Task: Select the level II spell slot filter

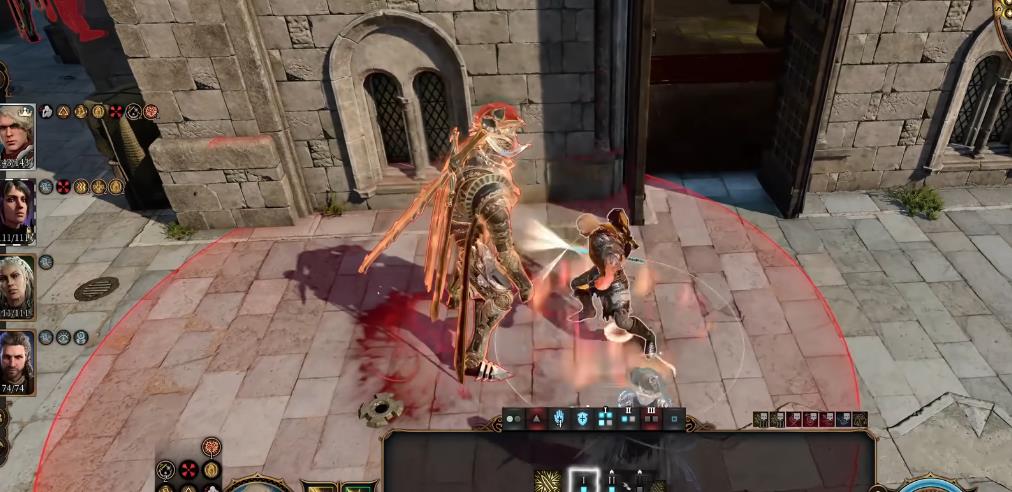Action: point(629,420)
